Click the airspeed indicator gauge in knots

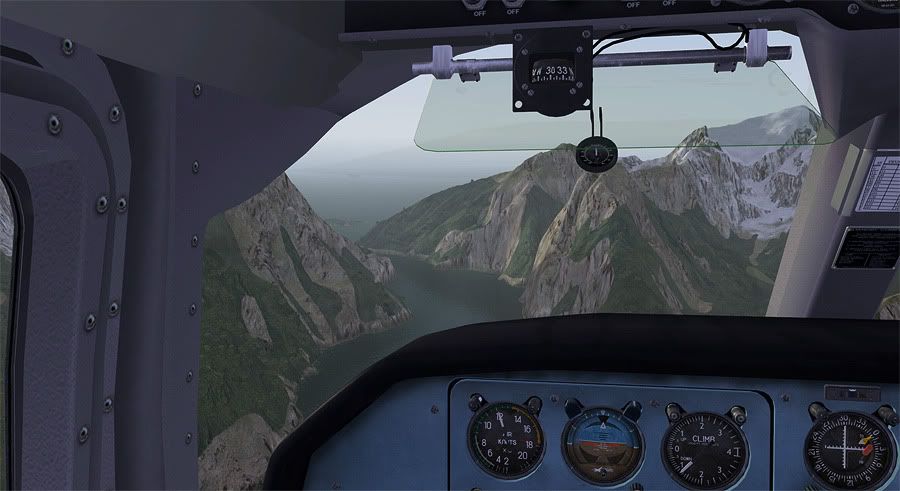(505, 441)
